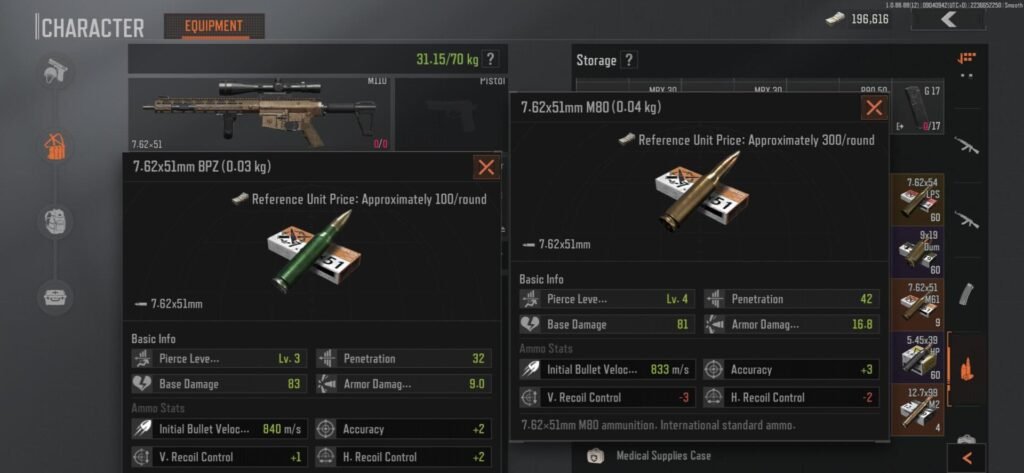Open the helmet and pistol category icon
This screenshot has width=1024, height=473.
55,72
